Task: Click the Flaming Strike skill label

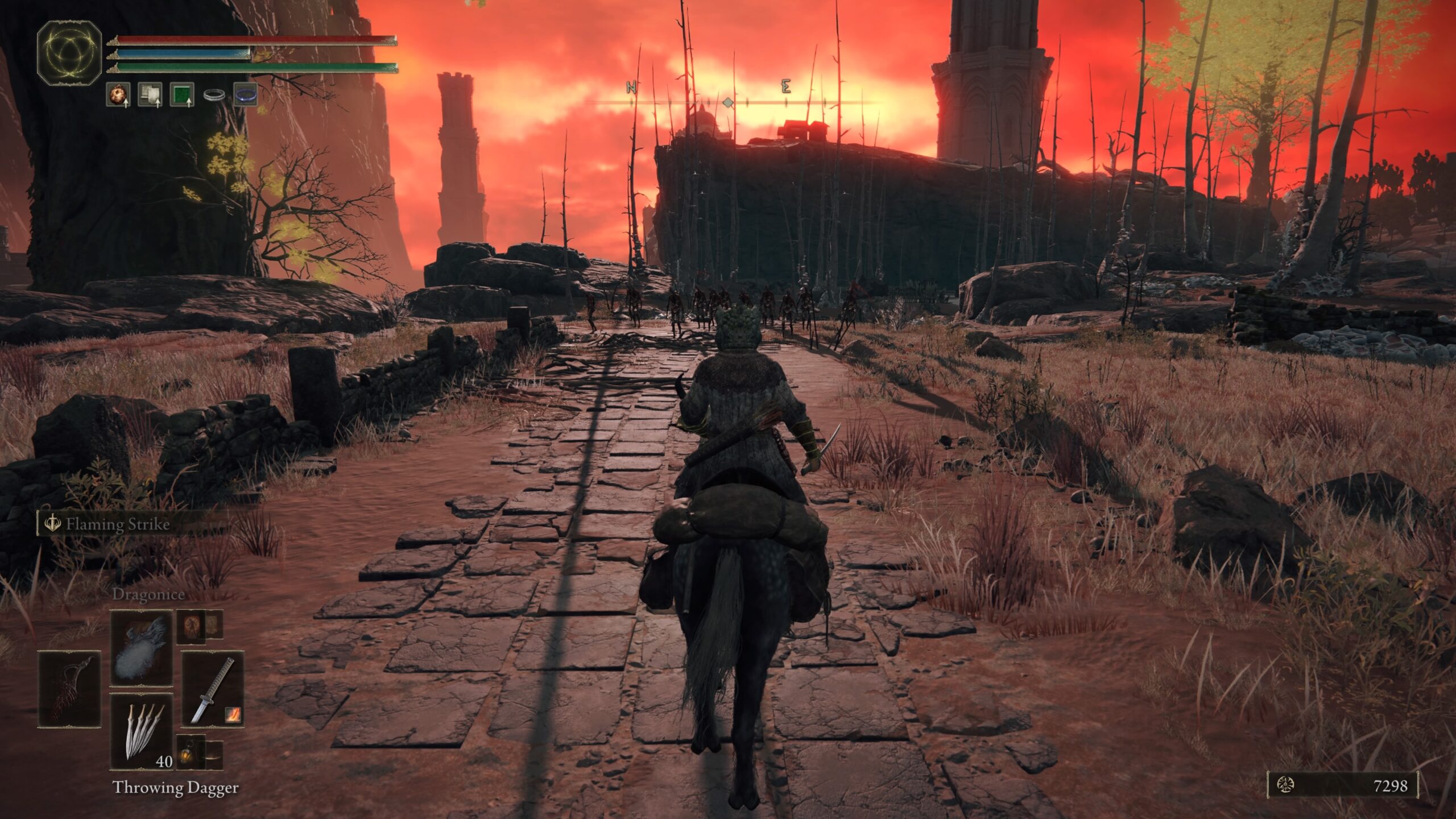Action: click(x=117, y=524)
